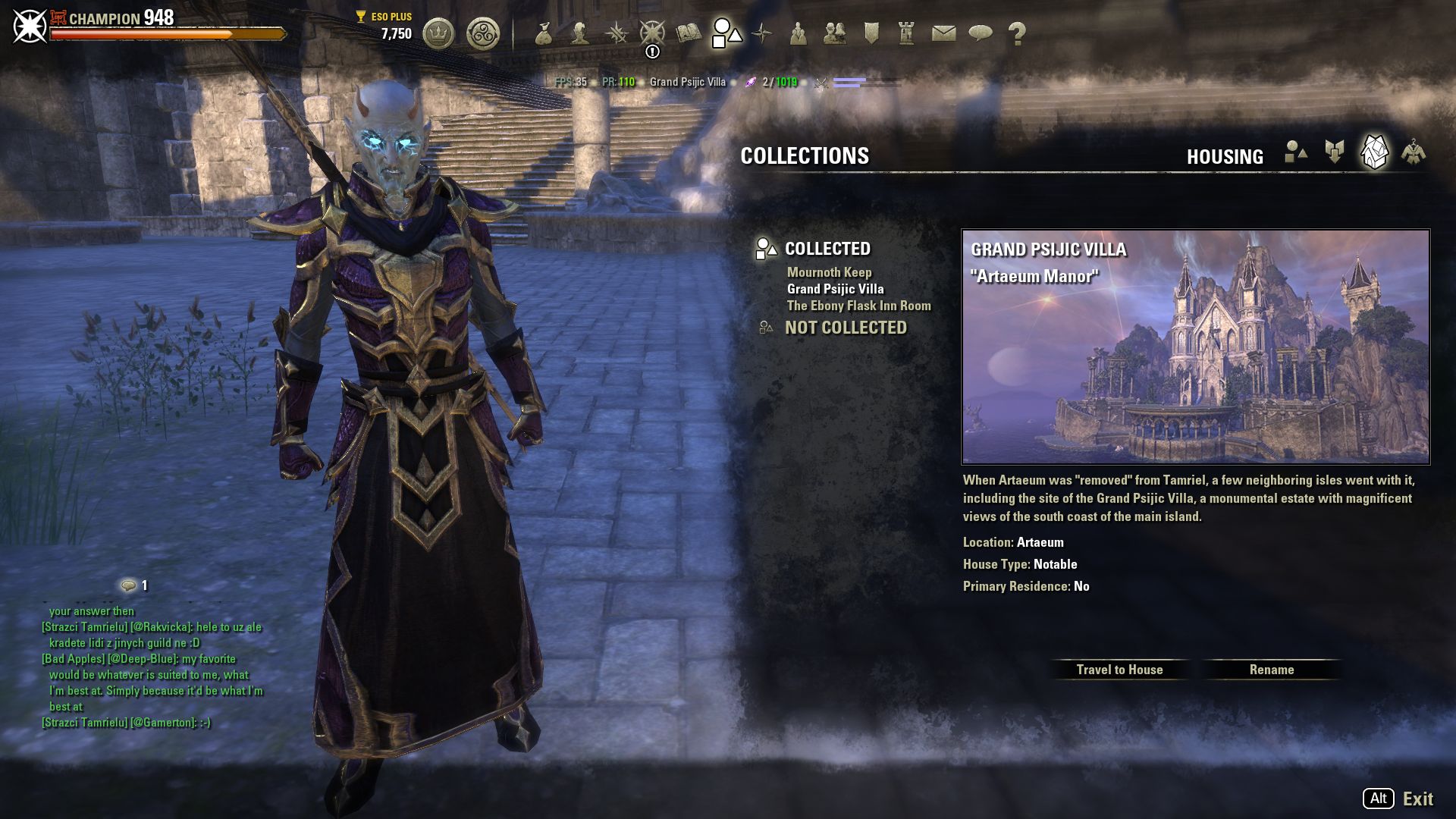Select Grand Psijic Villa in the house list

point(835,289)
